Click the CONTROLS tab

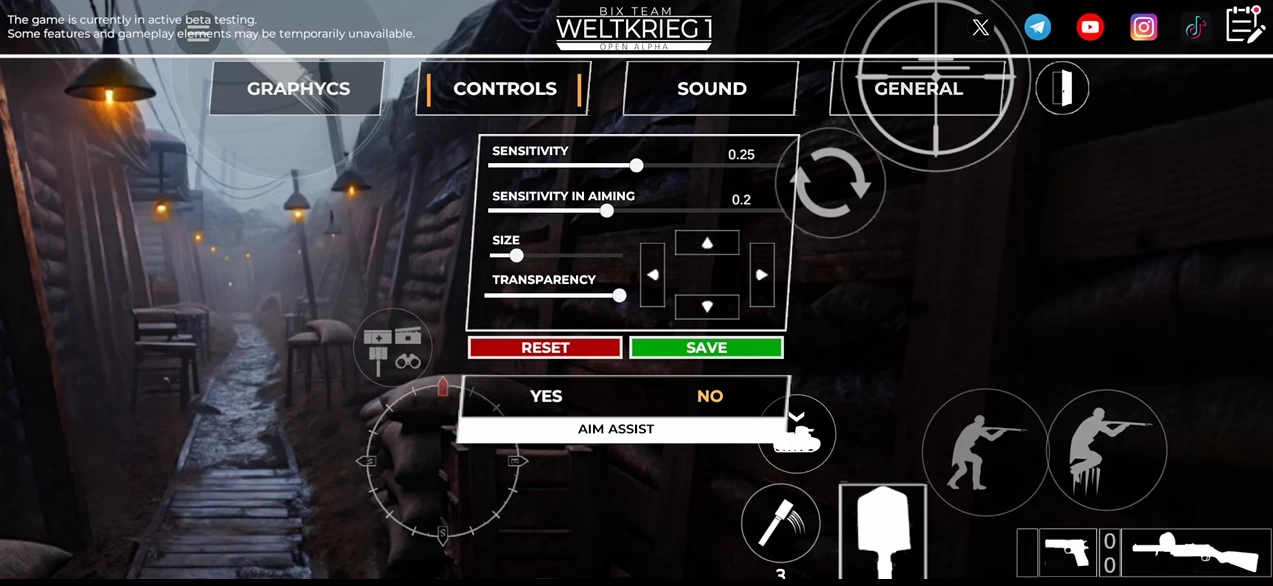tap(504, 89)
